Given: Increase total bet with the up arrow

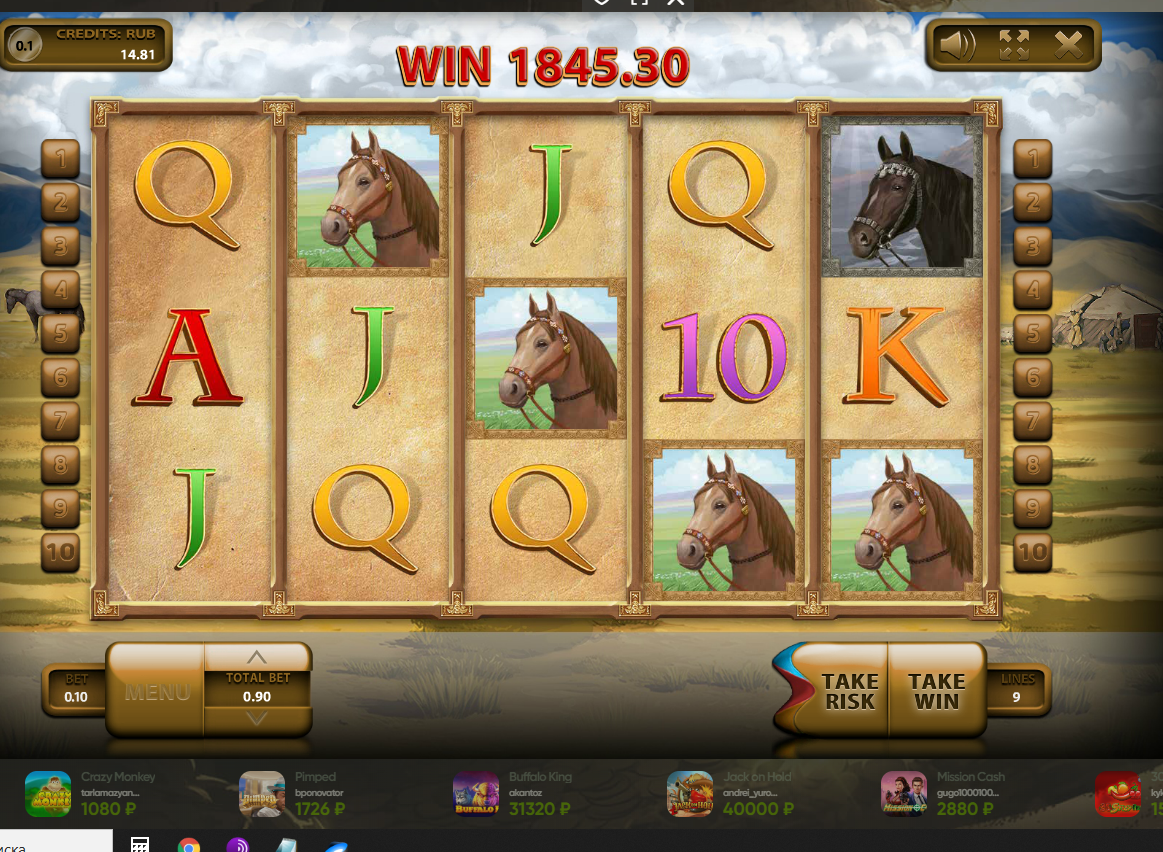Looking at the screenshot, I should coord(257,657).
